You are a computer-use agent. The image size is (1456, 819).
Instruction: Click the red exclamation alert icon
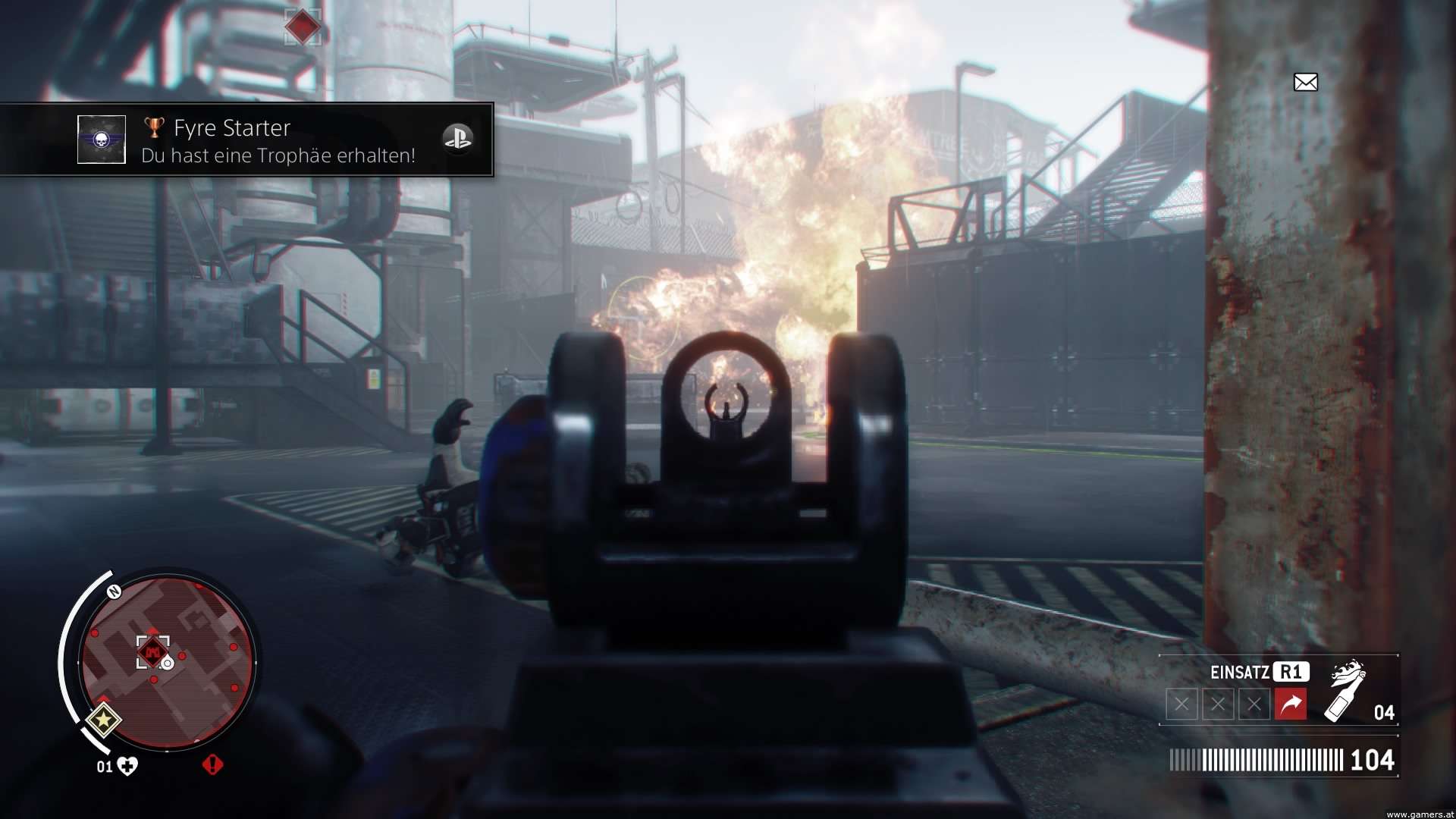click(x=212, y=764)
